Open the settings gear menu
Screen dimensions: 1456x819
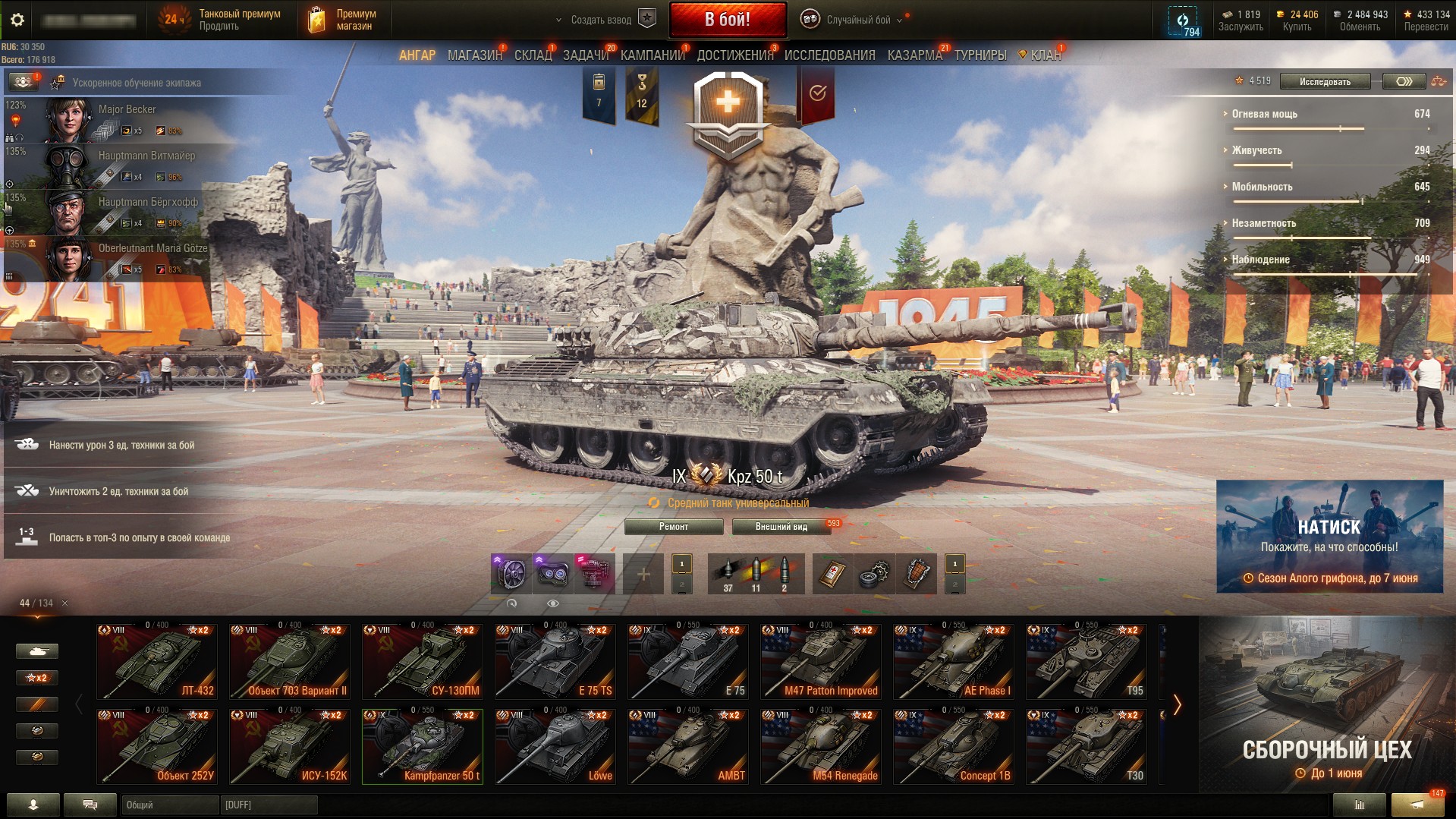[x=17, y=20]
